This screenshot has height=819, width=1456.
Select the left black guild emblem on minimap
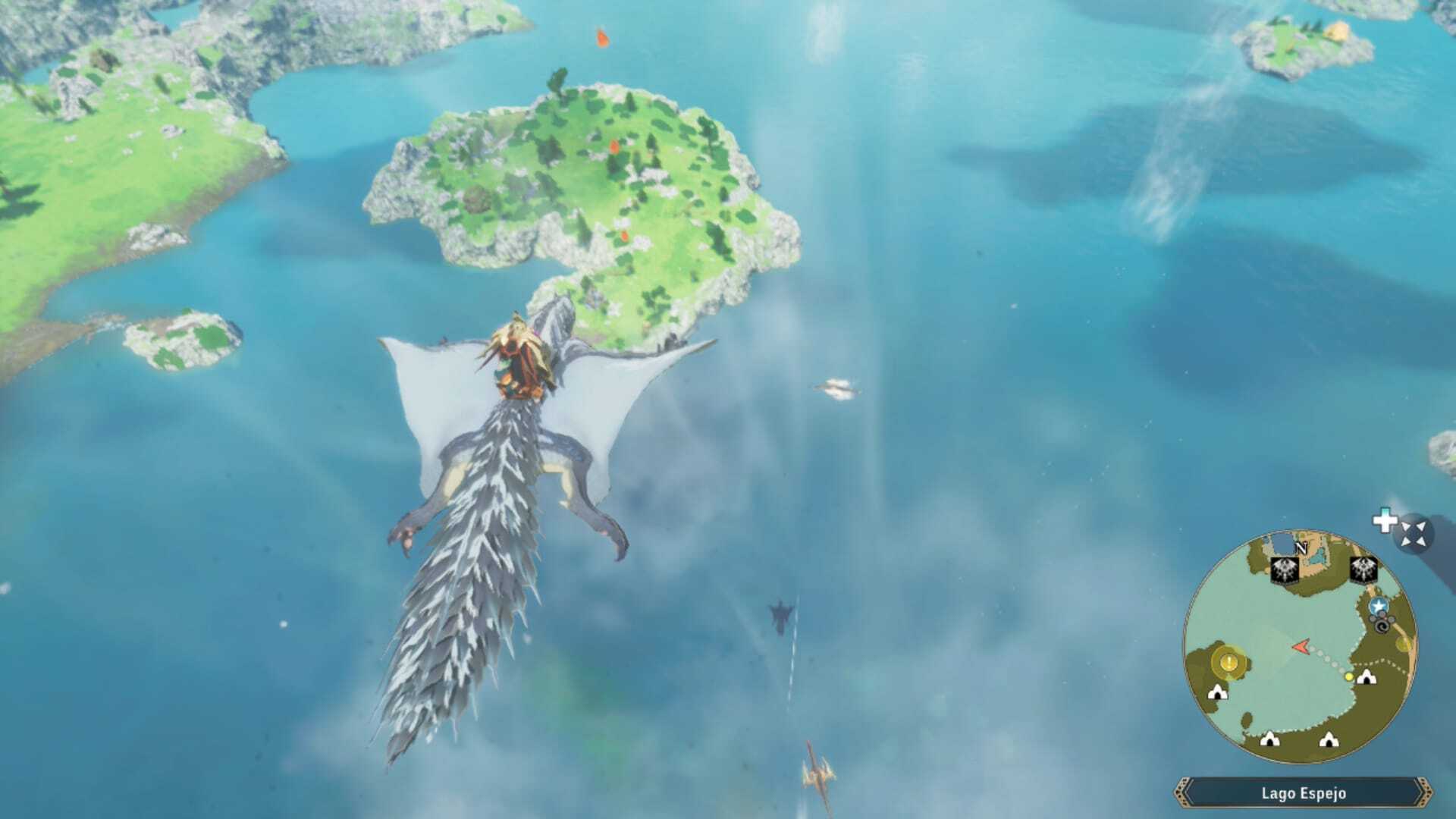[1285, 570]
